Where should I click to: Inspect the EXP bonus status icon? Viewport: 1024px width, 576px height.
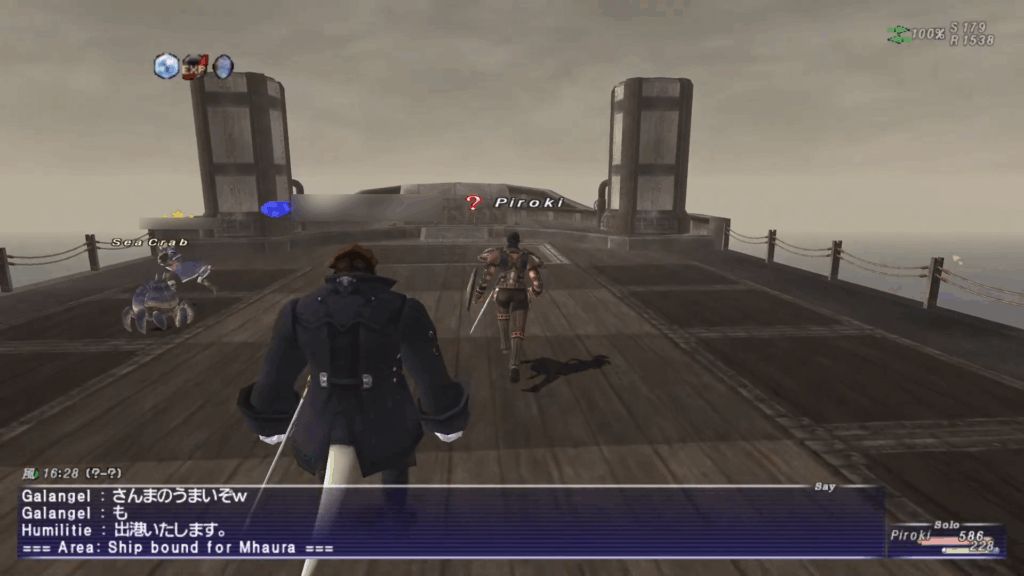[x=194, y=66]
